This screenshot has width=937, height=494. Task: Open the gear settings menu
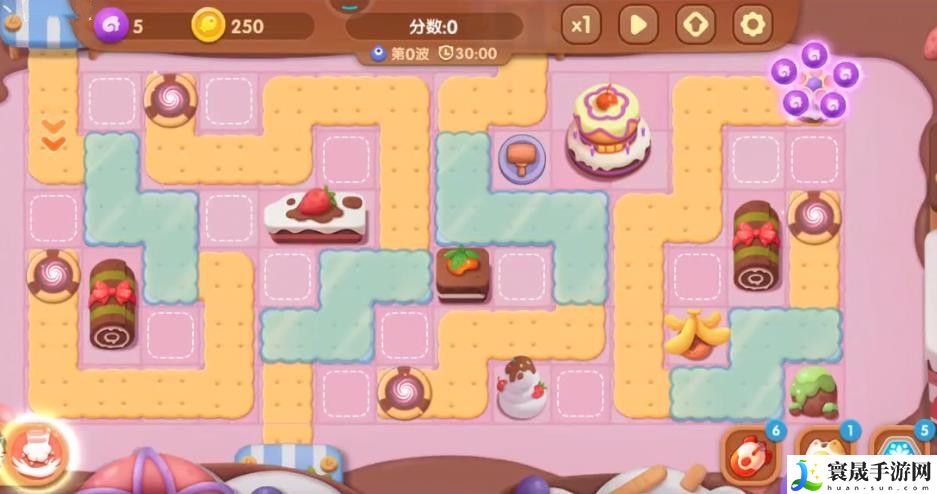coord(751,23)
